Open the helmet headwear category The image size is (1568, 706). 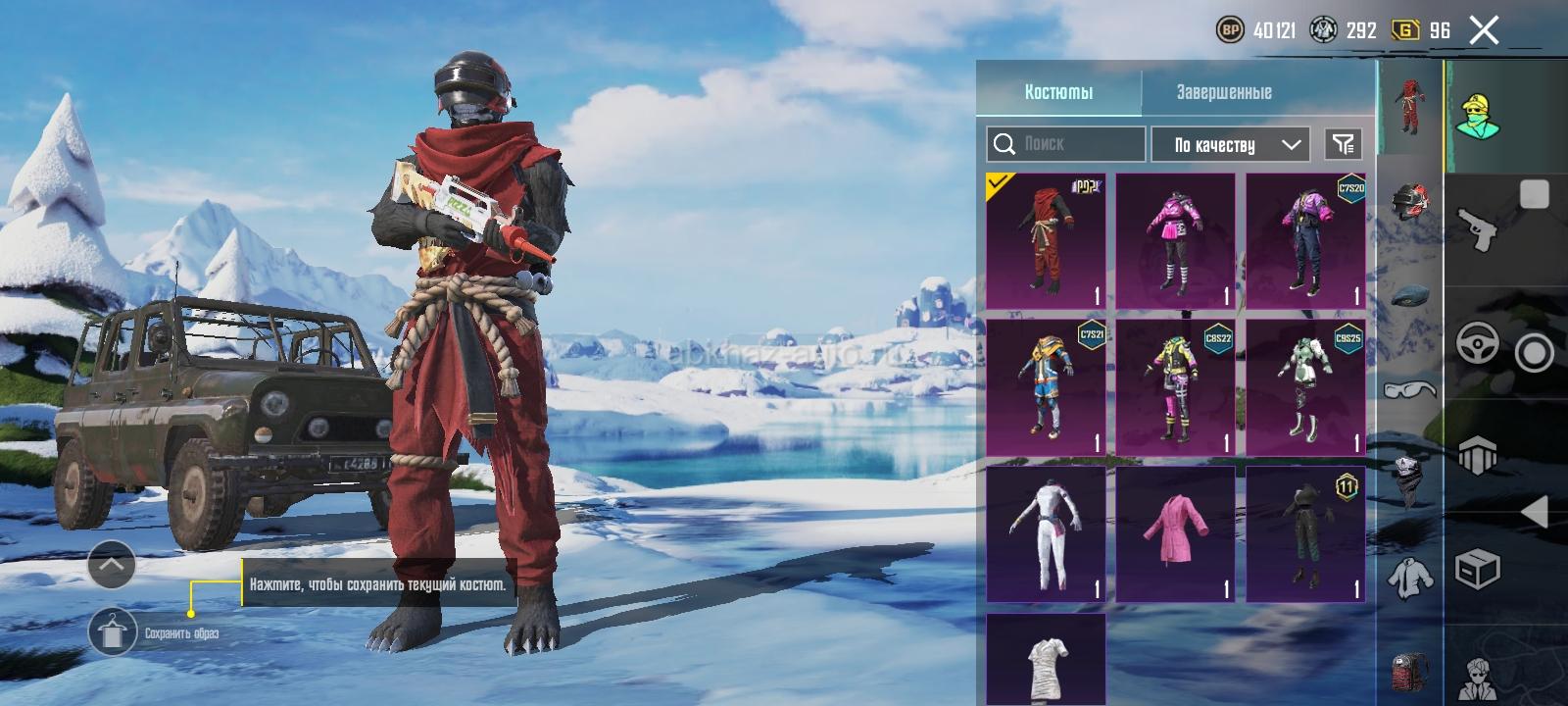[1409, 203]
